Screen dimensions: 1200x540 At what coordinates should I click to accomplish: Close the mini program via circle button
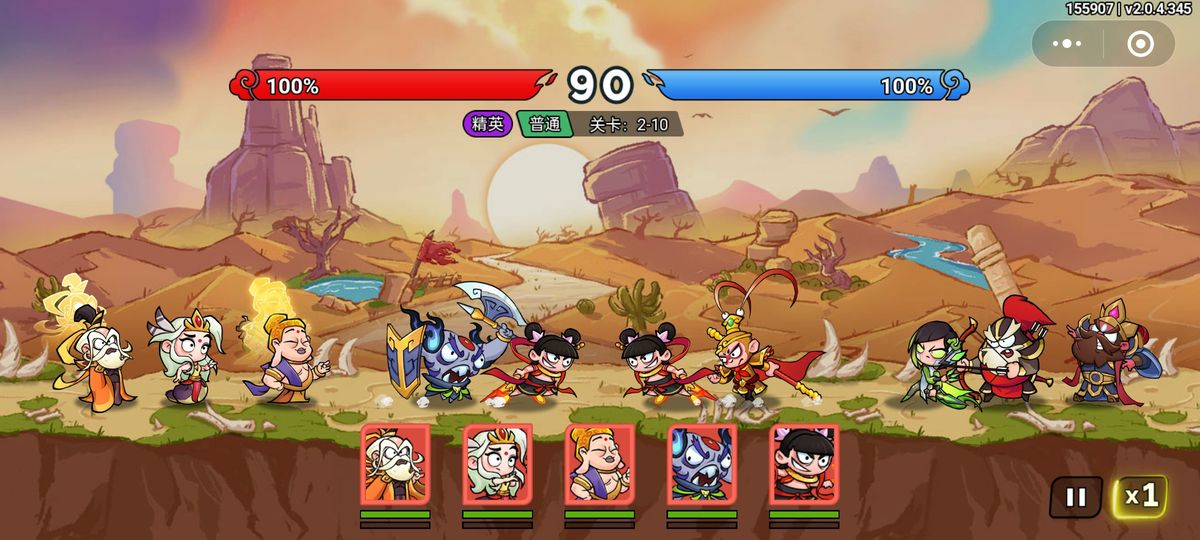pos(1140,44)
